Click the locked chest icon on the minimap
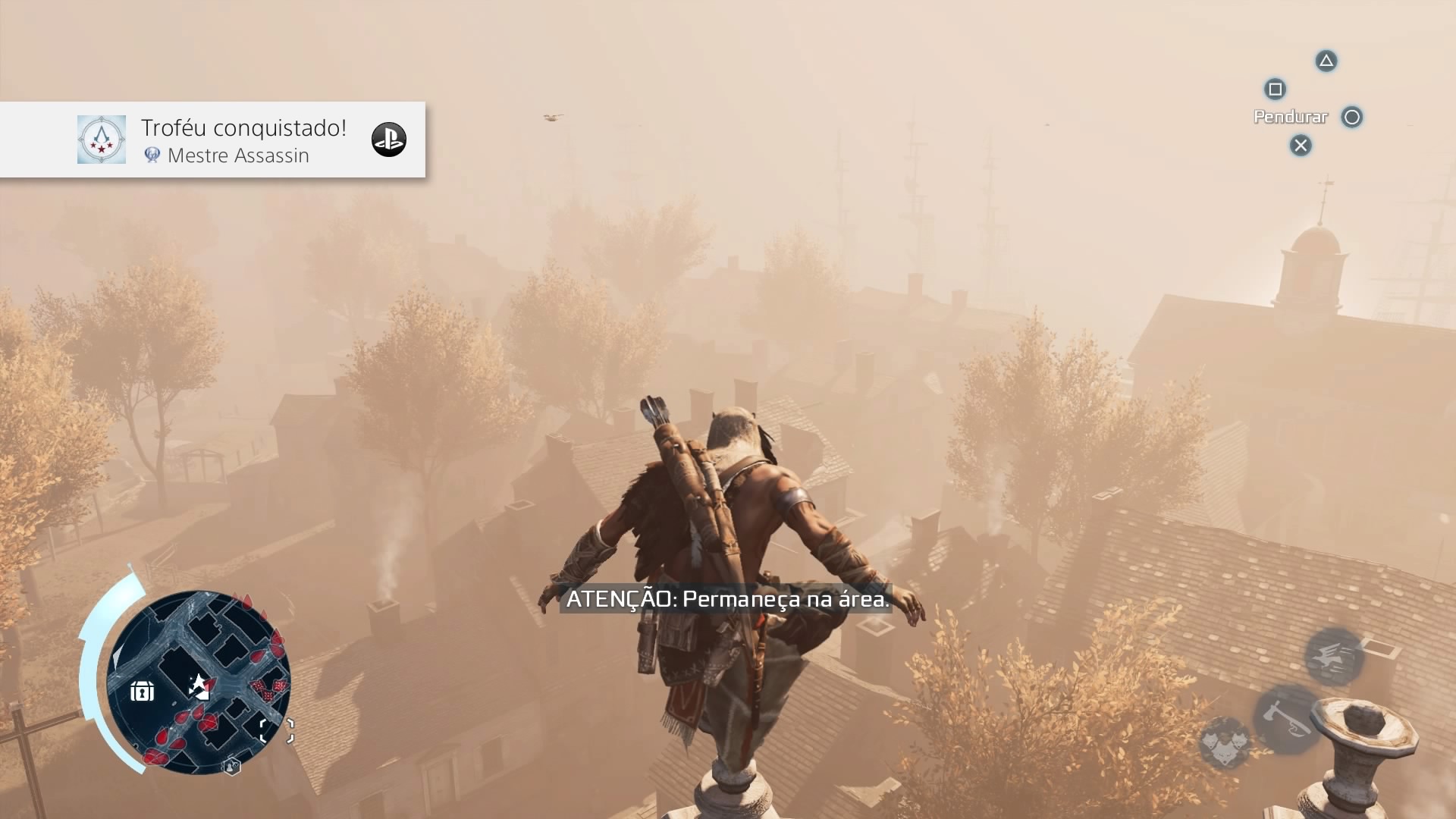Viewport: 1456px width, 819px height. [x=143, y=691]
